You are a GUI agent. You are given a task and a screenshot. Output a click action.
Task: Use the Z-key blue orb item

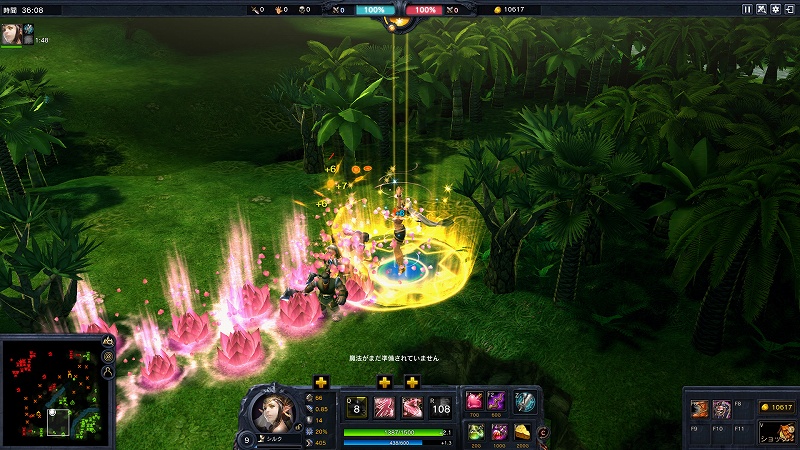[525, 401]
